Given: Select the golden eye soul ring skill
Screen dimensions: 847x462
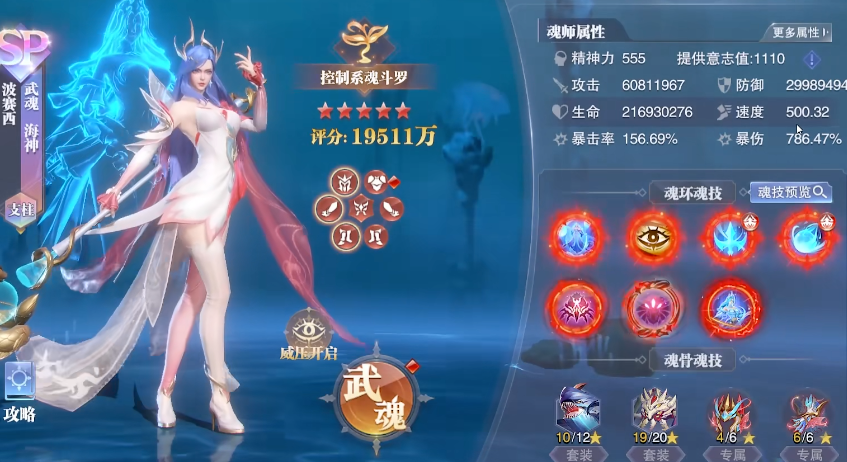Looking at the screenshot, I should coord(651,236).
